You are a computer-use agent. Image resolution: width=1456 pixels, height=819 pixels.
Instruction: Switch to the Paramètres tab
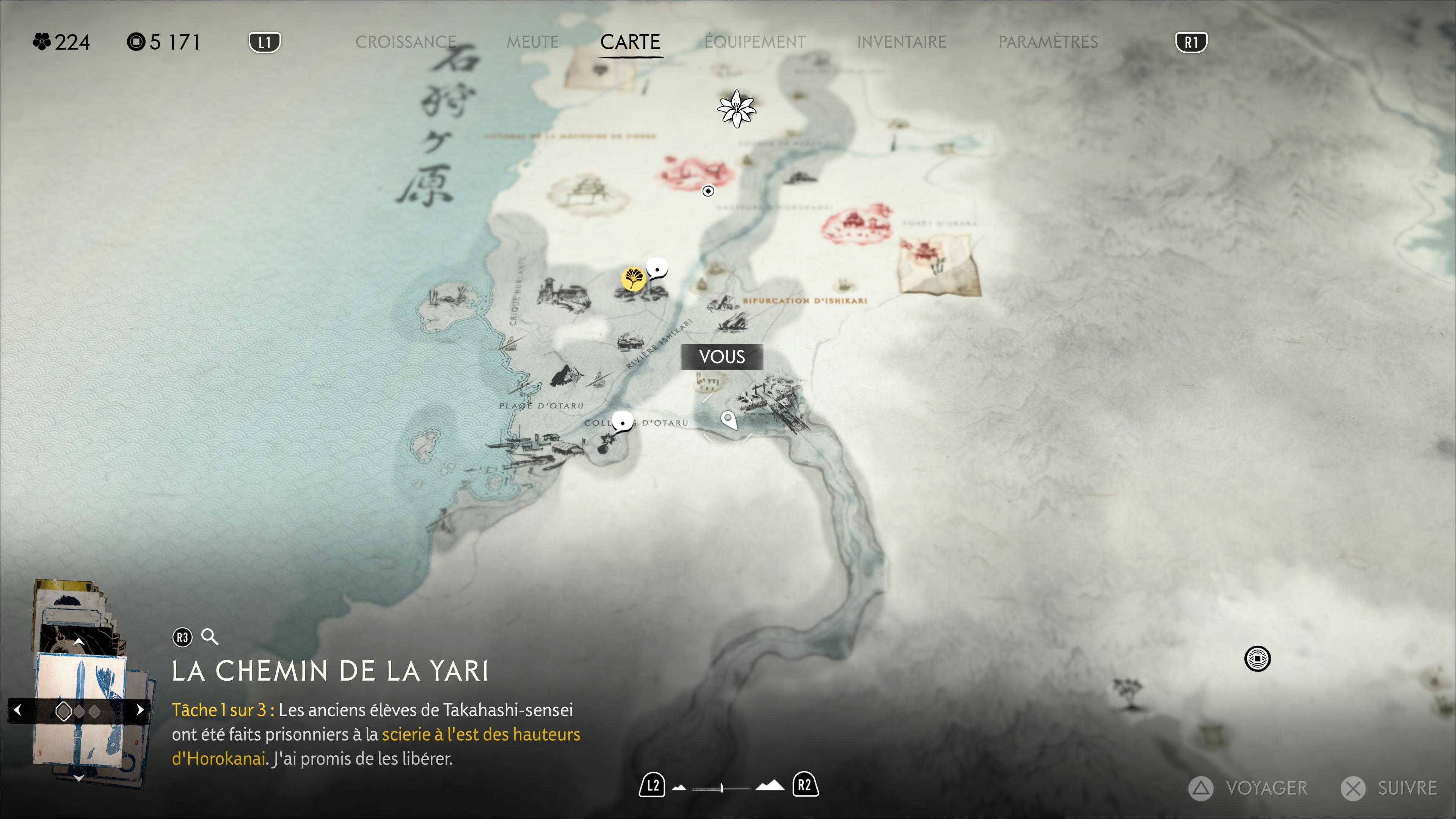(1047, 42)
